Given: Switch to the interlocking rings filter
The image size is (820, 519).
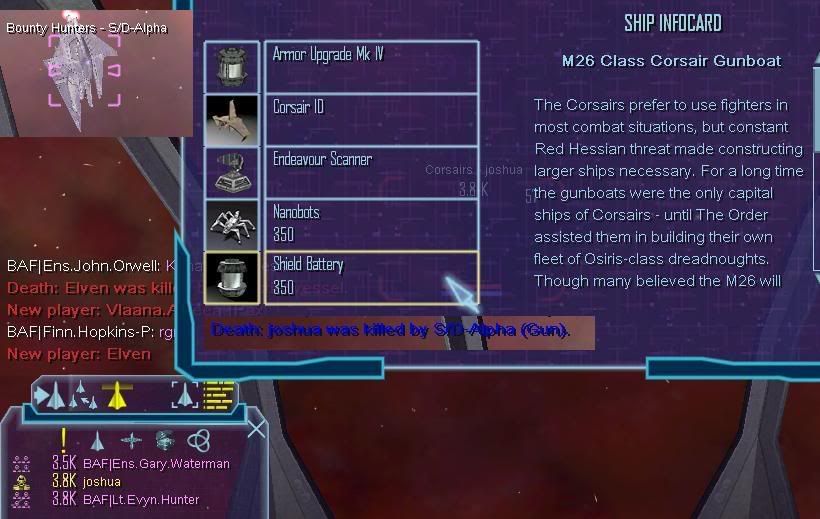Looking at the screenshot, I should pyautogui.click(x=198, y=439).
